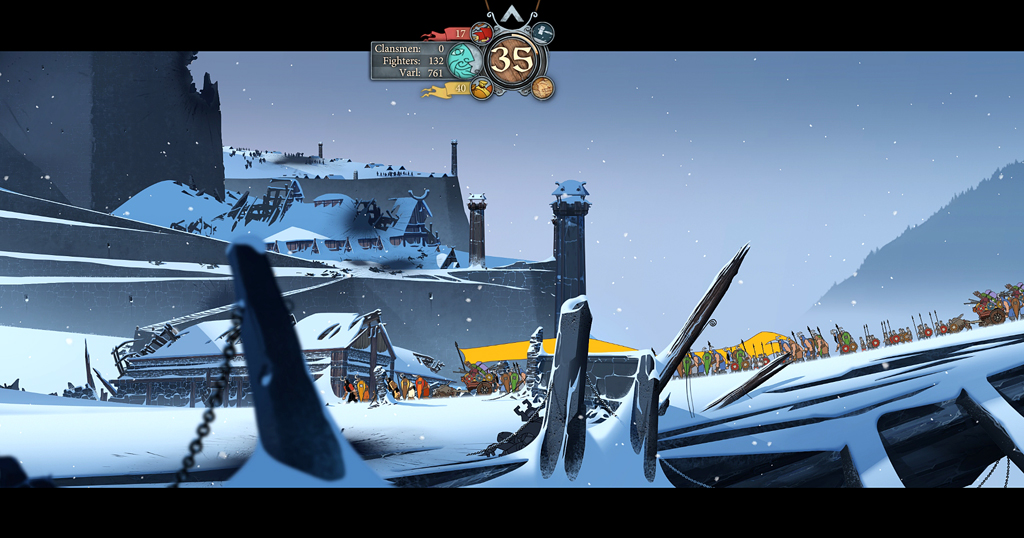This screenshot has height=538, width=1024.
Task: Open the parchment map icon
Action: (543, 88)
